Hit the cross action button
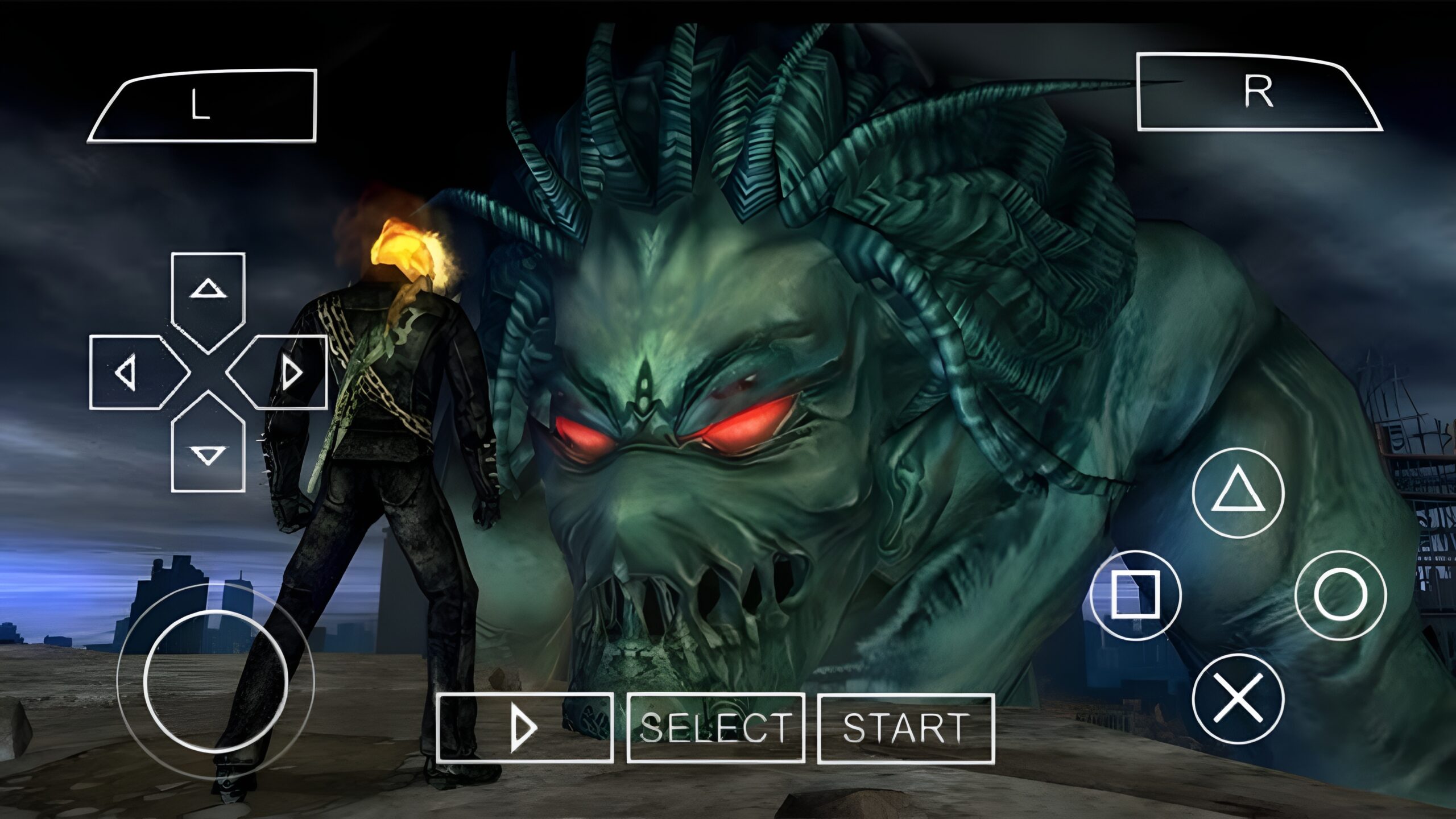The height and width of the screenshot is (819, 1456). 1238,698
